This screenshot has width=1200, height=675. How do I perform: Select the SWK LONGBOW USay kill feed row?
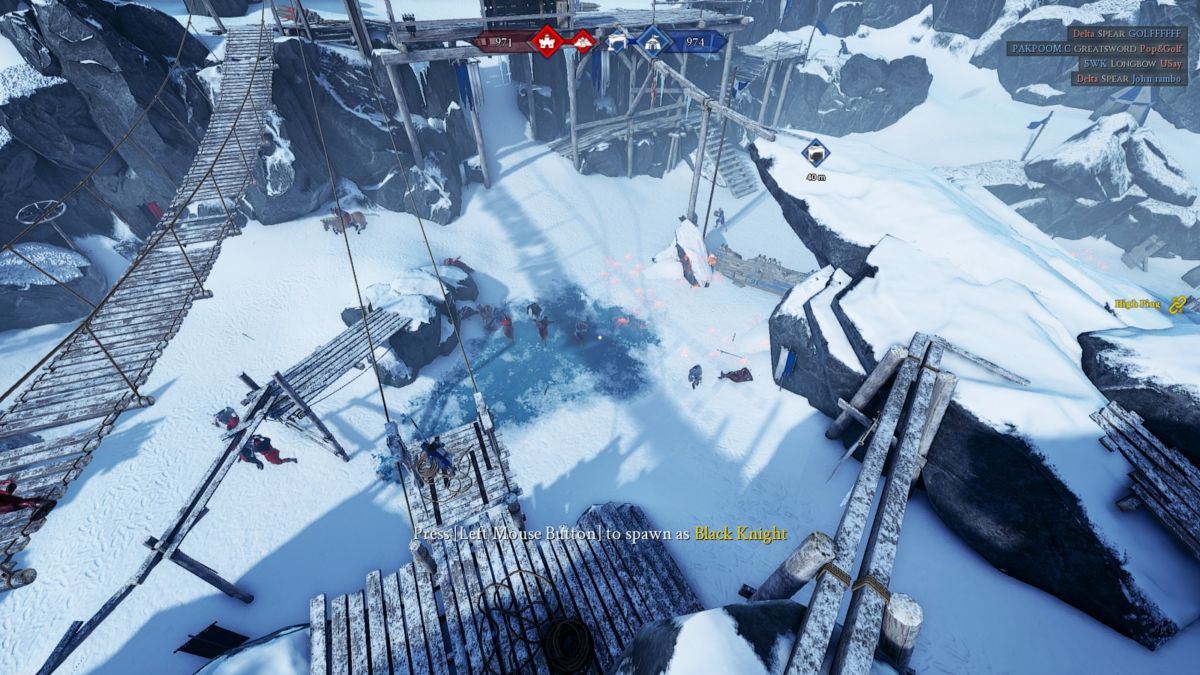pos(1134,63)
